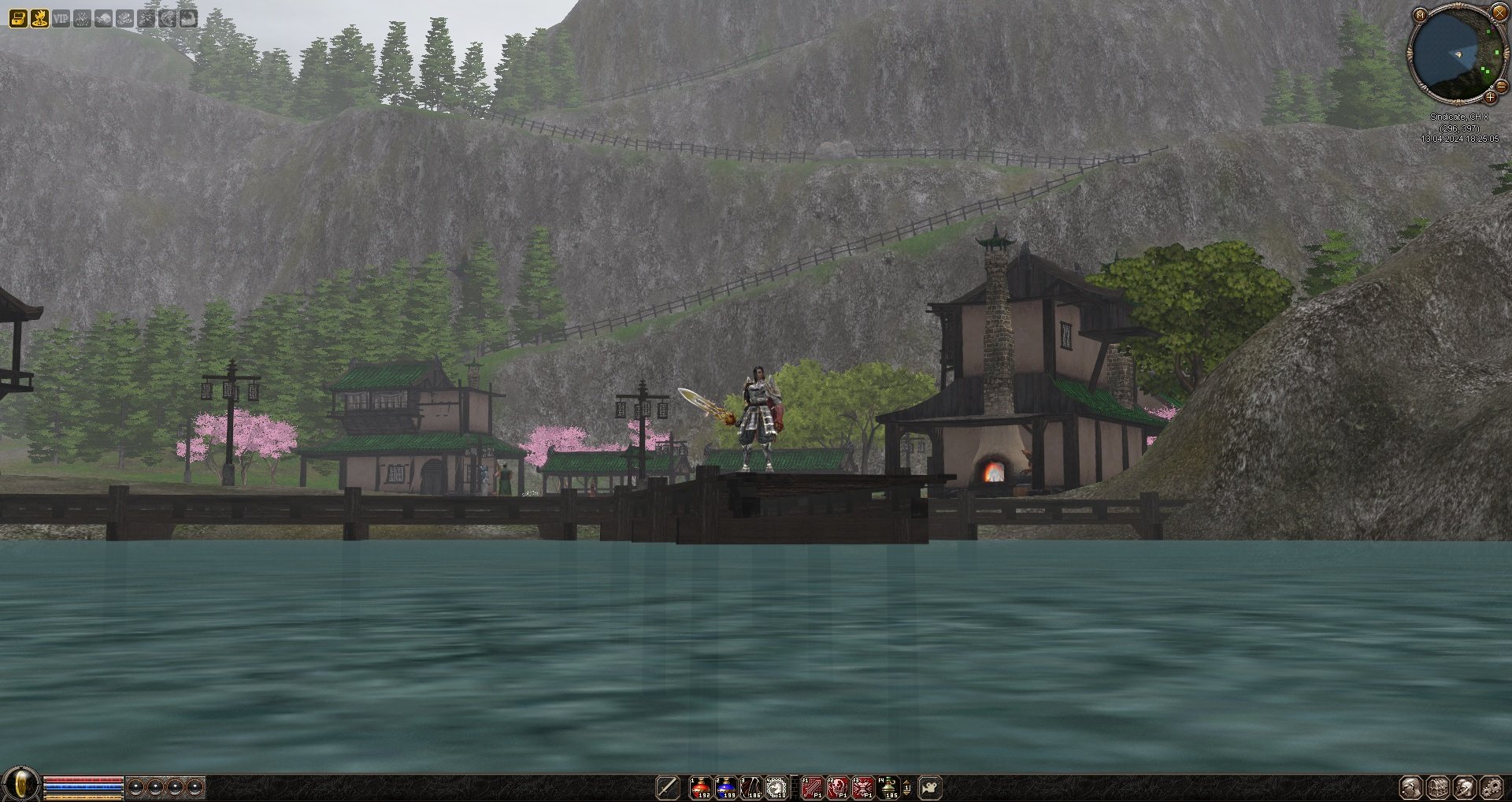Image resolution: width=1512 pixels, height=802 pixels.
Task: Click the golden campfire buff icon
Action: tap(39, 17)
